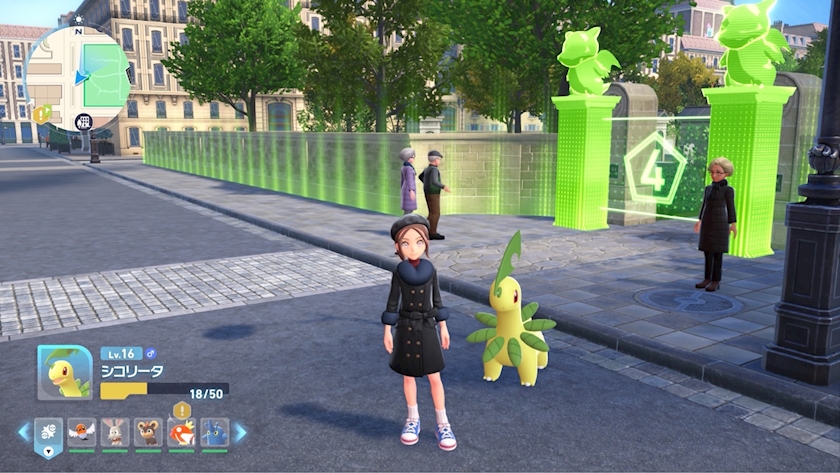Select the Chikorita portrait in the party panel

65,373
